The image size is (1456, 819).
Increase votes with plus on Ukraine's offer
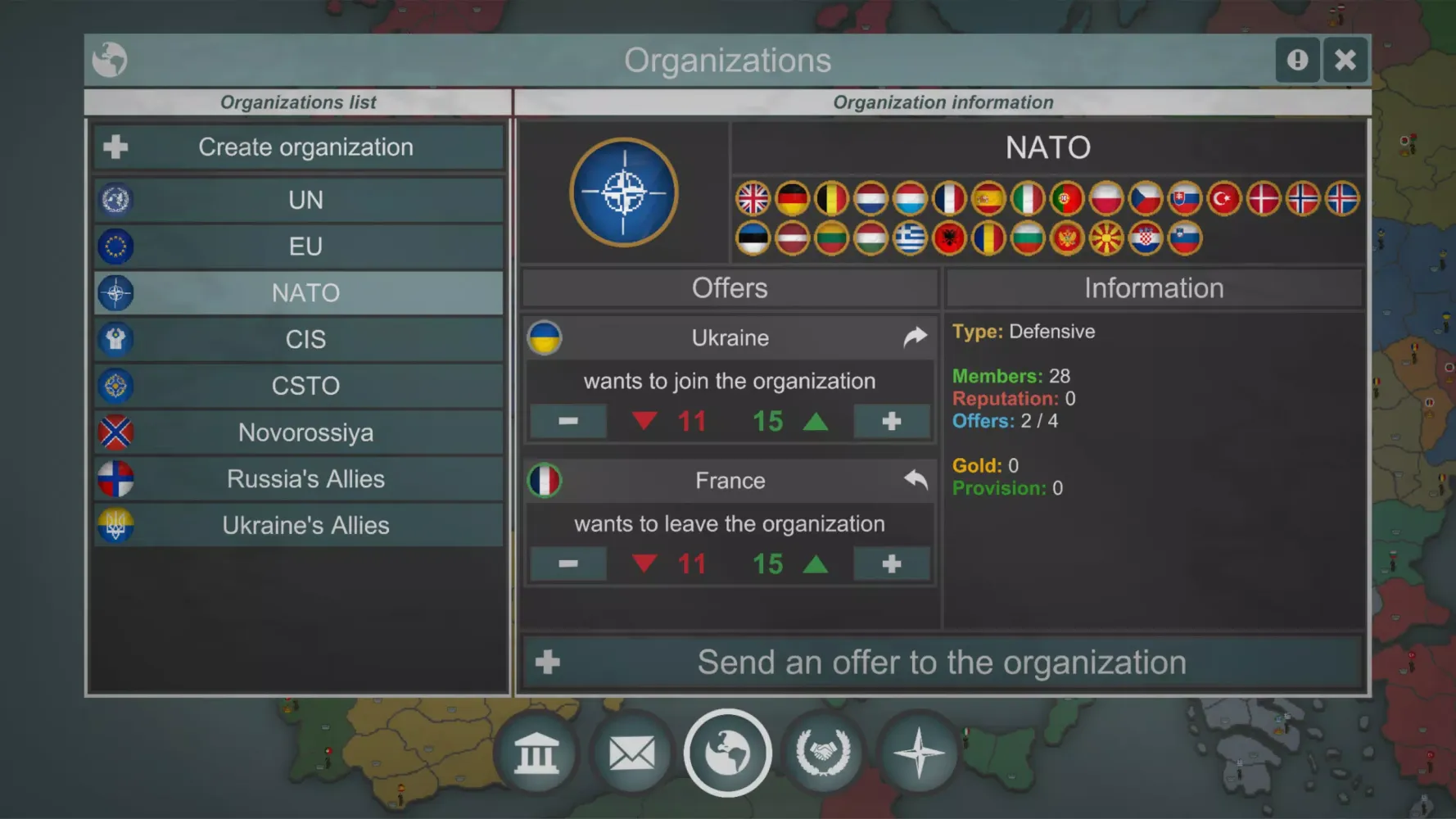(x=892, y=421)
